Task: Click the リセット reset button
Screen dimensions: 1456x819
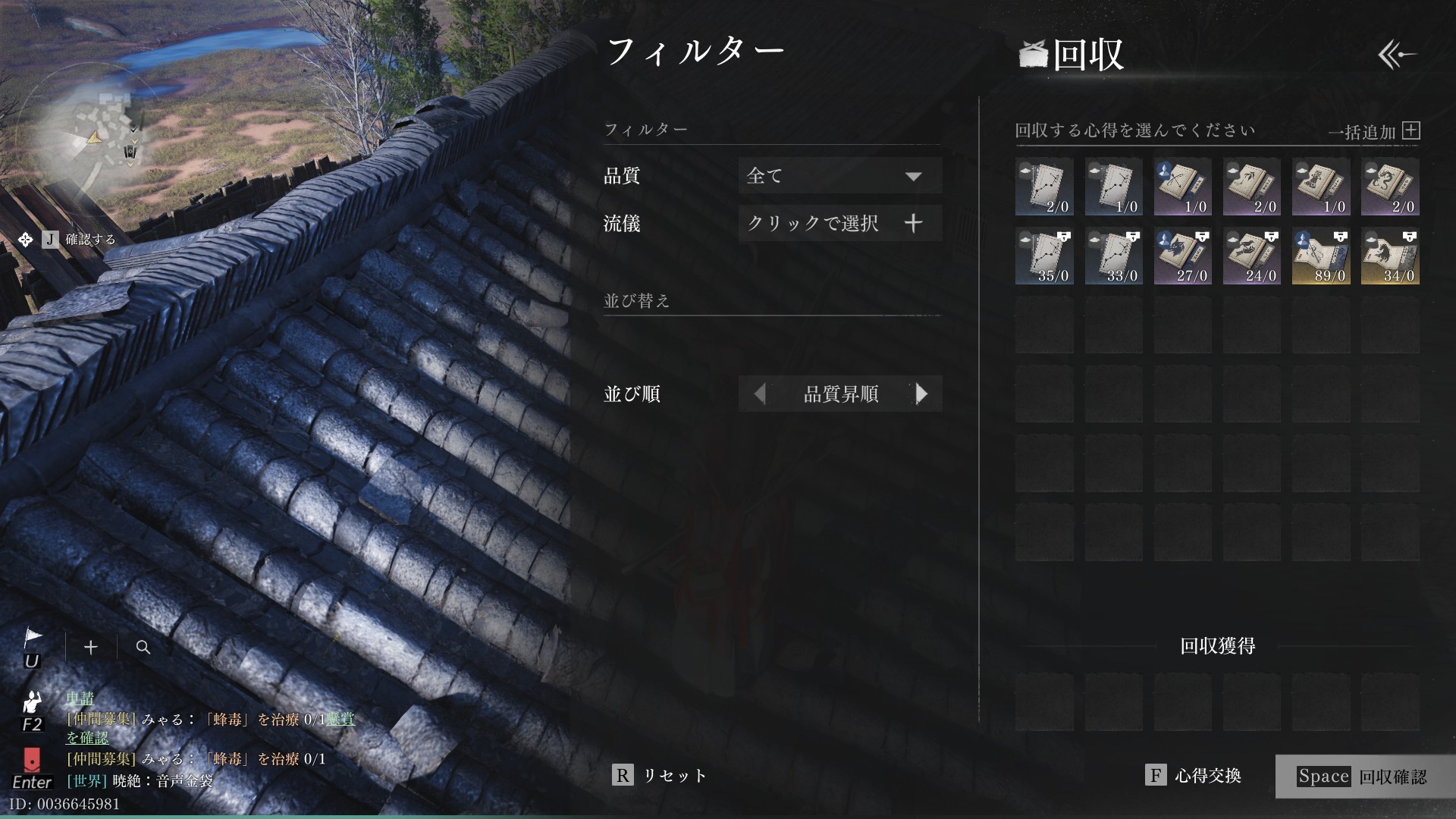Action: [x=660, y=775]
